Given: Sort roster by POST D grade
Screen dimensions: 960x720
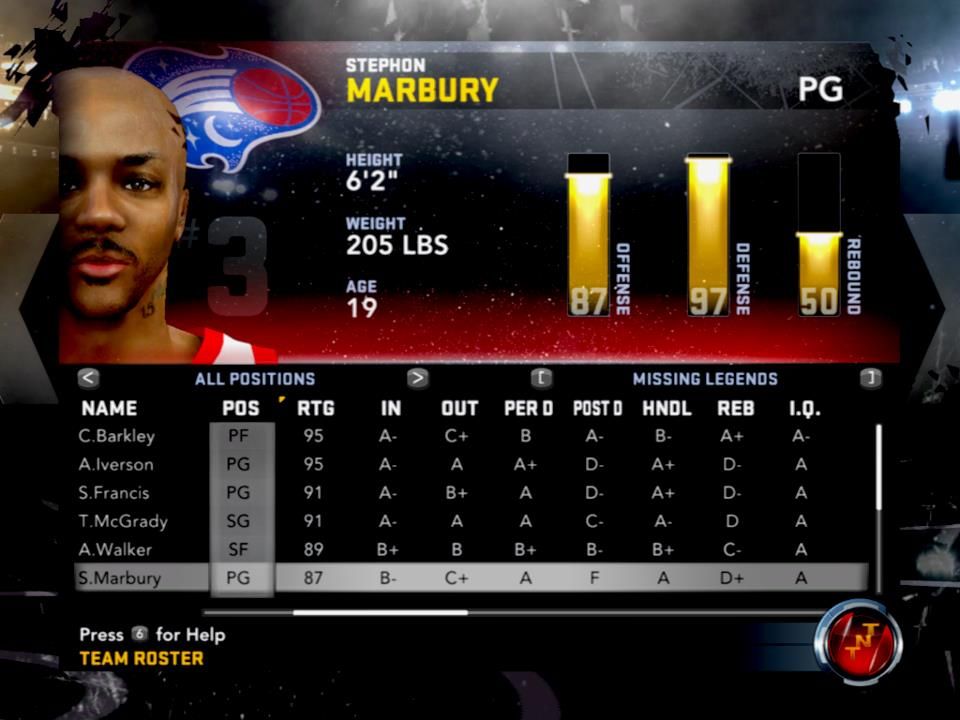Looking at the screenshot, I should 597,408.
